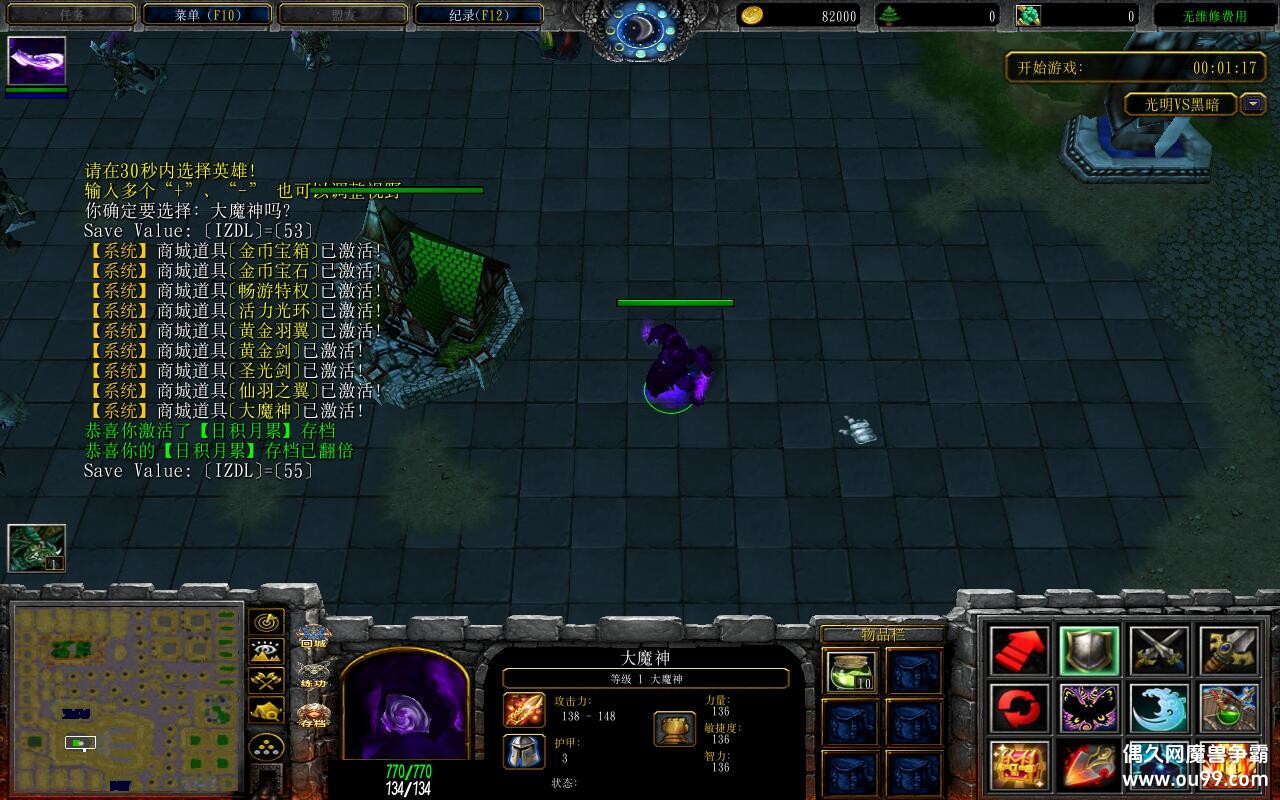
Task: Open the golden treasure chest ability
Action: point(1020,765)
